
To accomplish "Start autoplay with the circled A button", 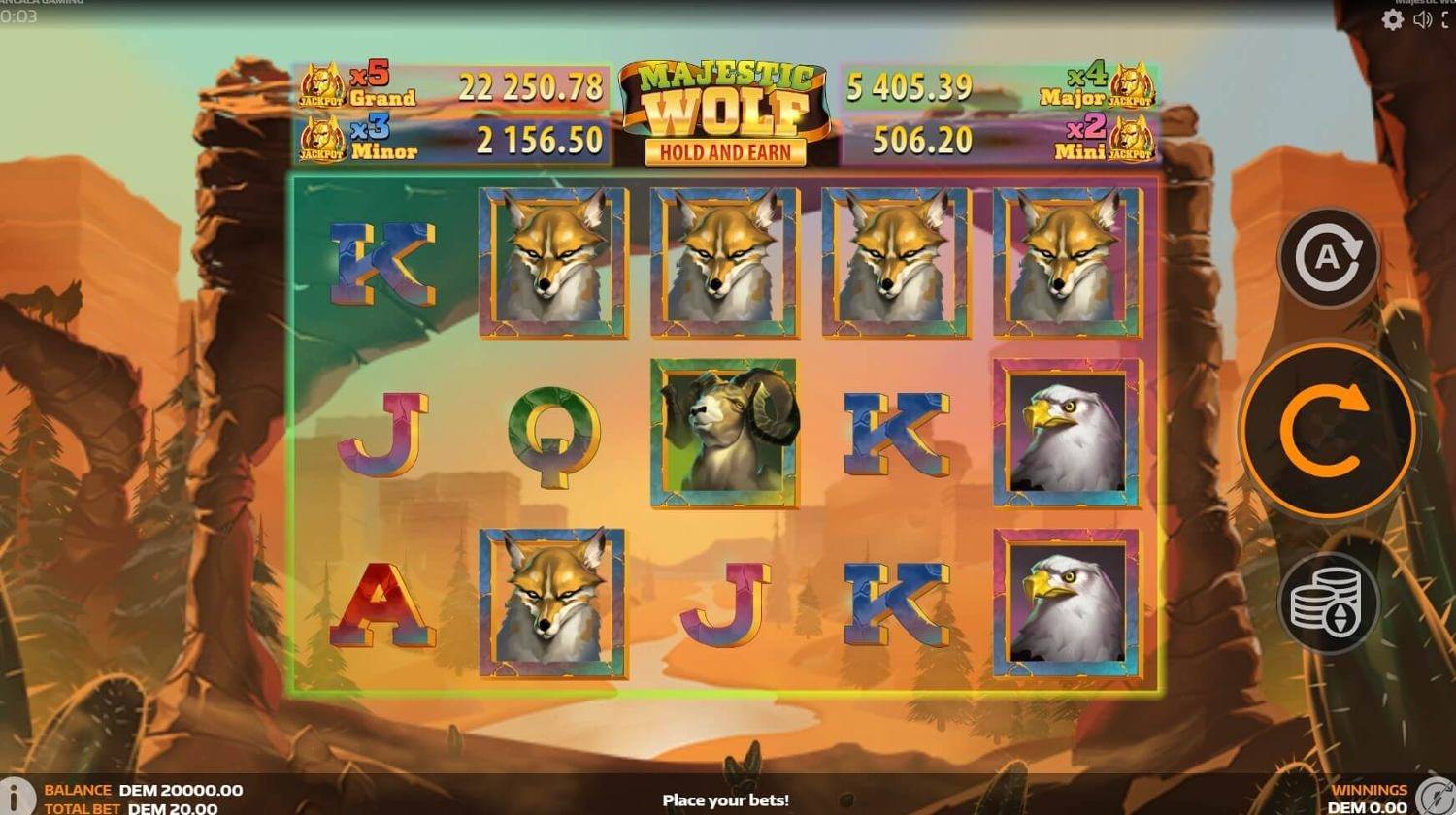I will [1327, 258].
